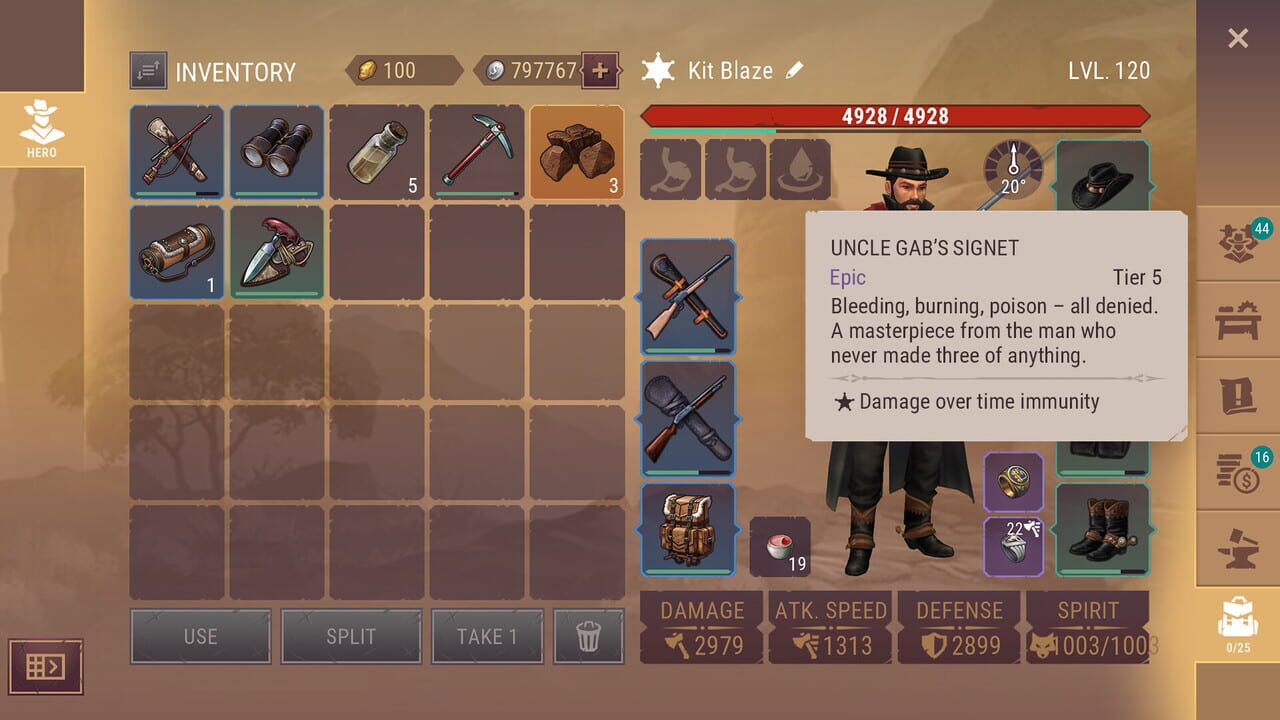Open the blacksmith anvil menu
The image size is (1280, 720).
(1240, 548)
